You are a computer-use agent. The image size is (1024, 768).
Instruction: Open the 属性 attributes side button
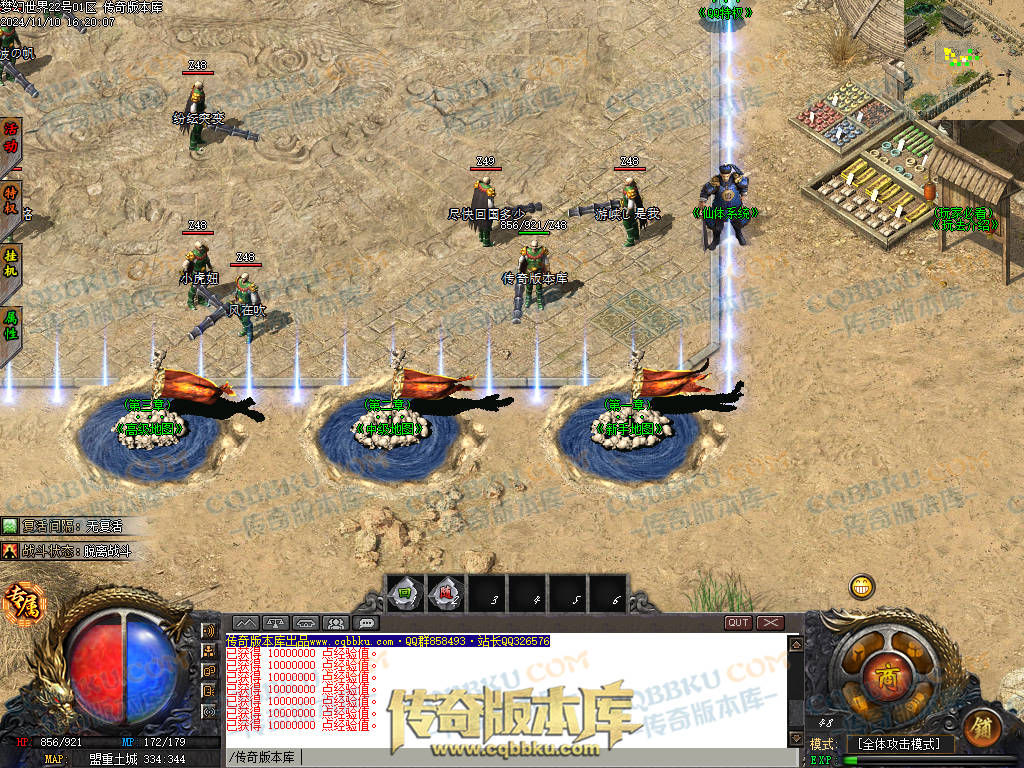(11, 324)
